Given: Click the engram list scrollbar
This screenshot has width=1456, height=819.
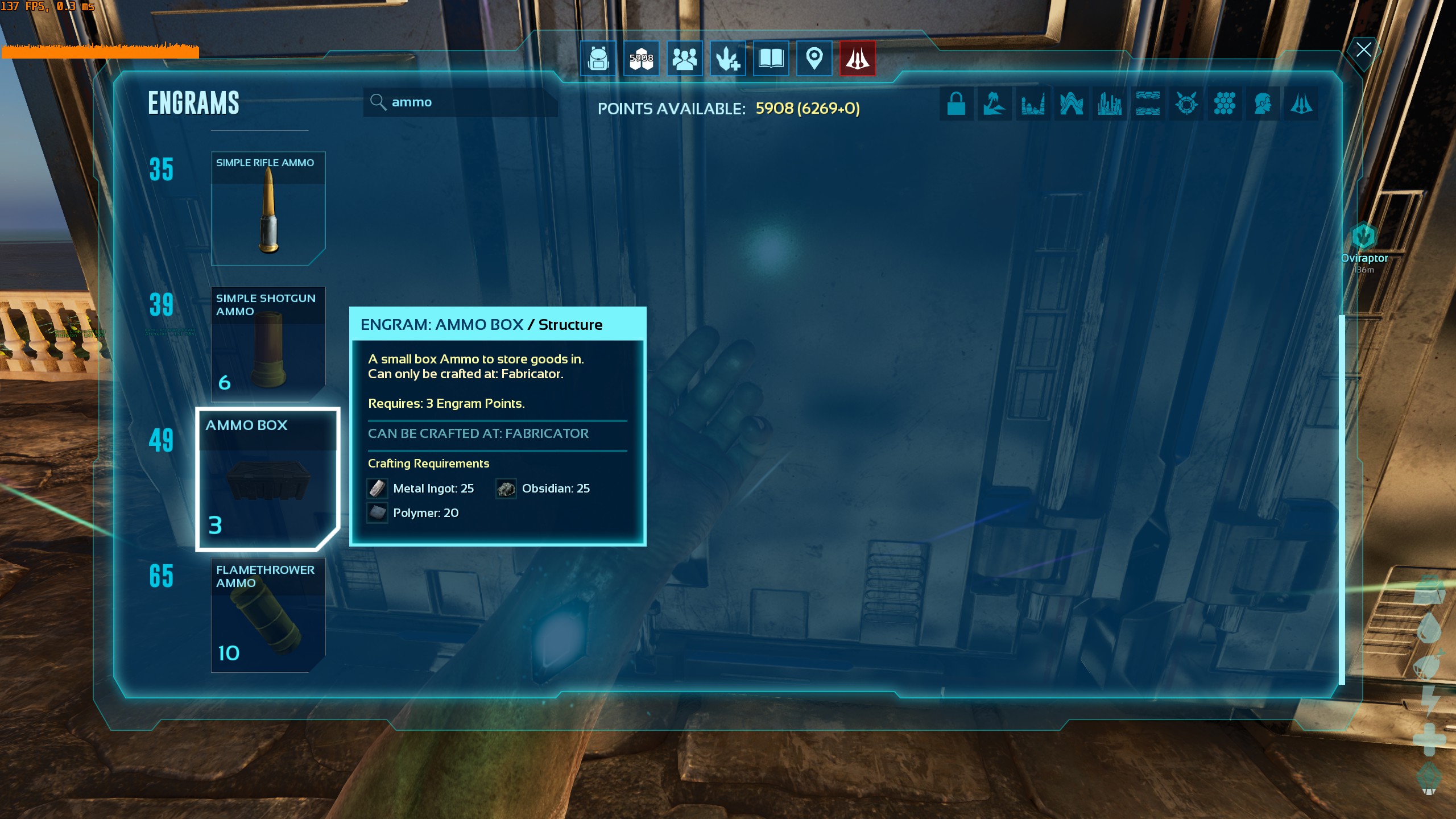Looking at the screenshot, I should click(x=1342, y=499).
